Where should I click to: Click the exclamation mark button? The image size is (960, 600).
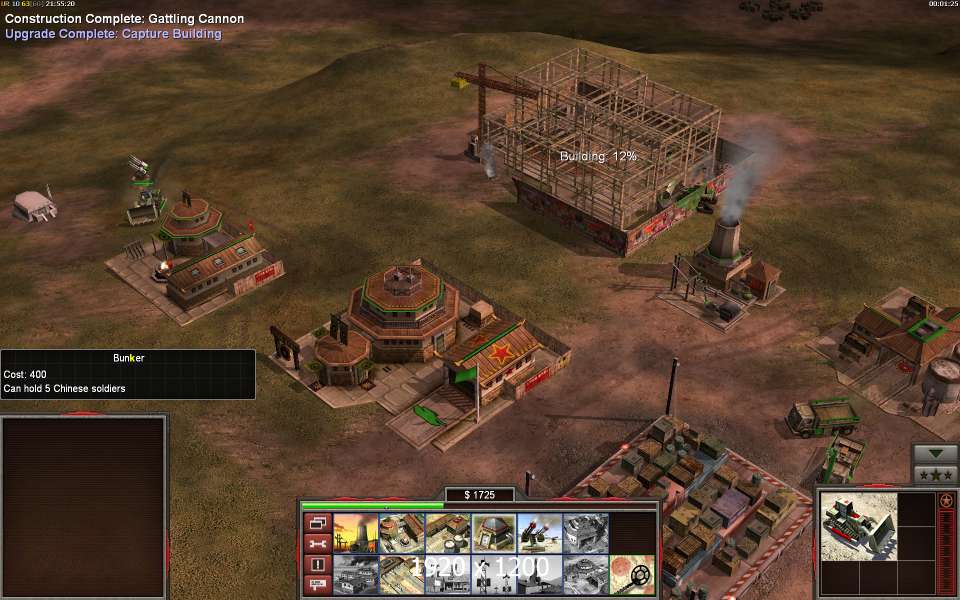pyautogui.click(x=317, y=564)
